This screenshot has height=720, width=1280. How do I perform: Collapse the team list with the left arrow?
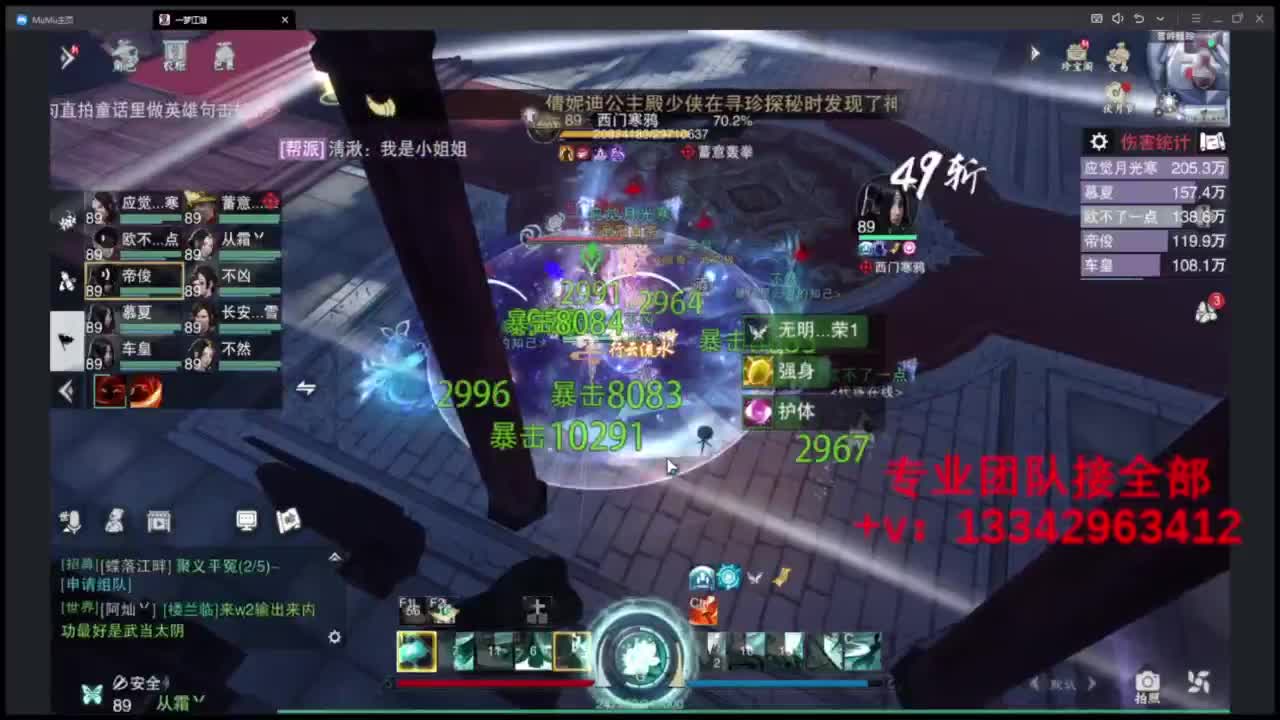pos(66,392)
